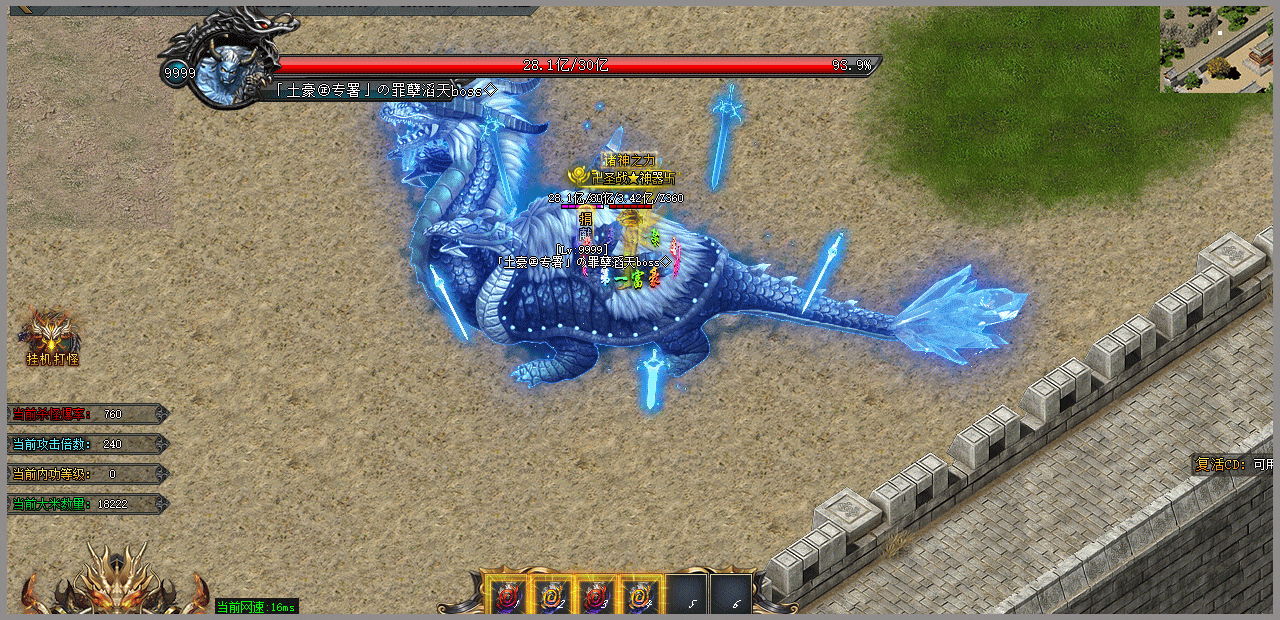Toggle the 挂机打怪 auto-battle icon
The height and width of the screenshot is (620, 1280).
pos(52,336)
